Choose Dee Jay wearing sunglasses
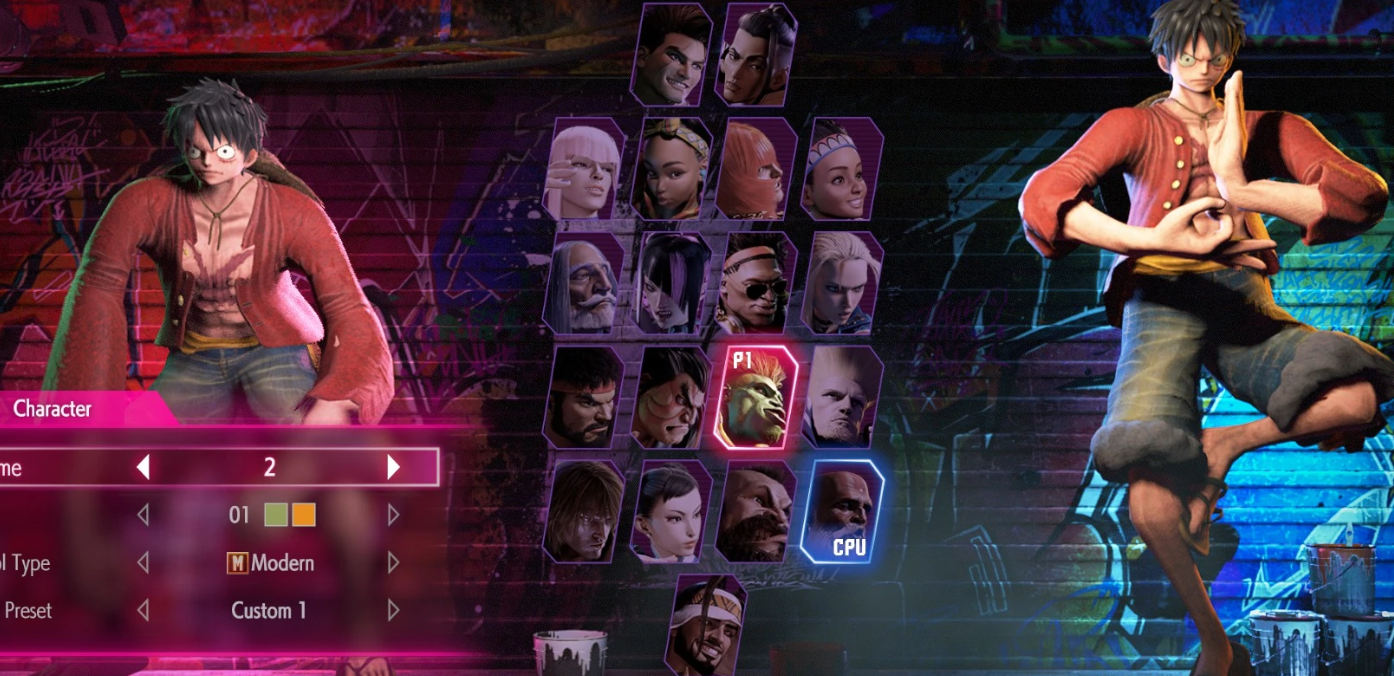1394x676 pixels. click(x=756, y=284)
